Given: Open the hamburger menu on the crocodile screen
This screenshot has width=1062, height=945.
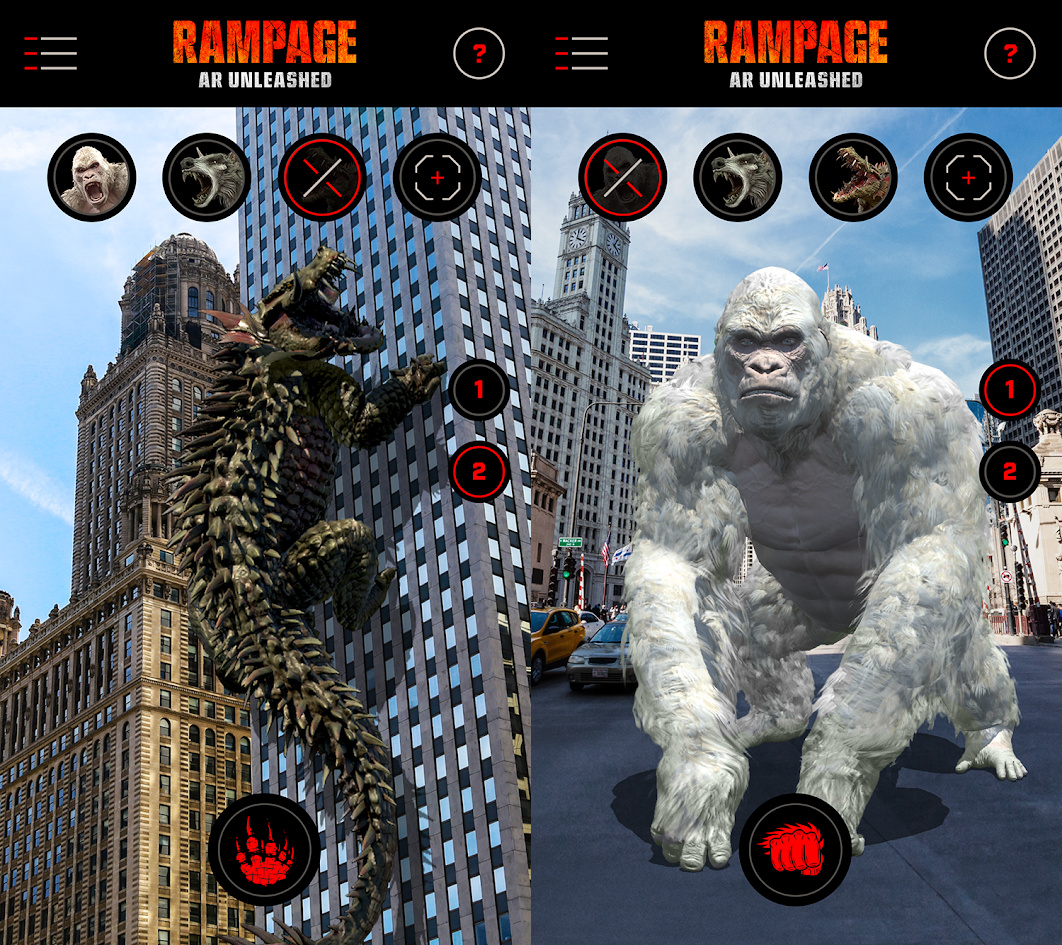Looking at the screenshot, I should [51, 53].
